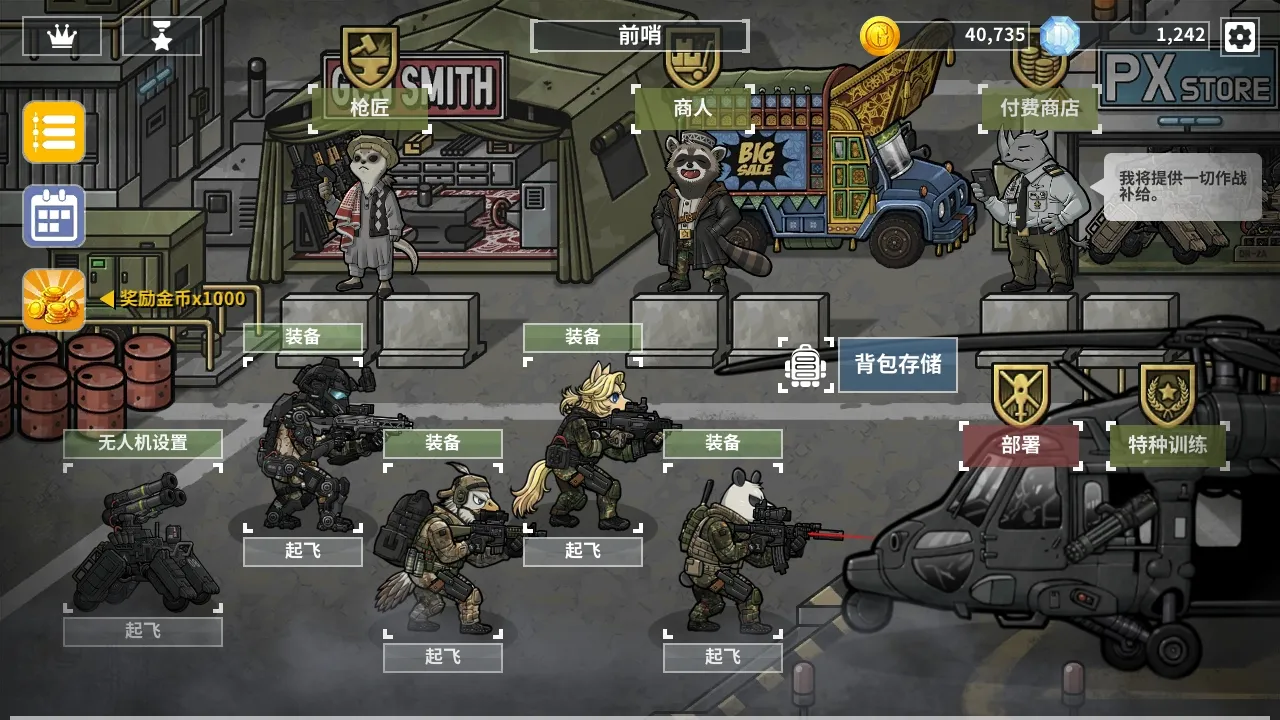This screenshot has height=720, width=1280.
Task: Open the yellow mission list panel
Action: (52, 133)
